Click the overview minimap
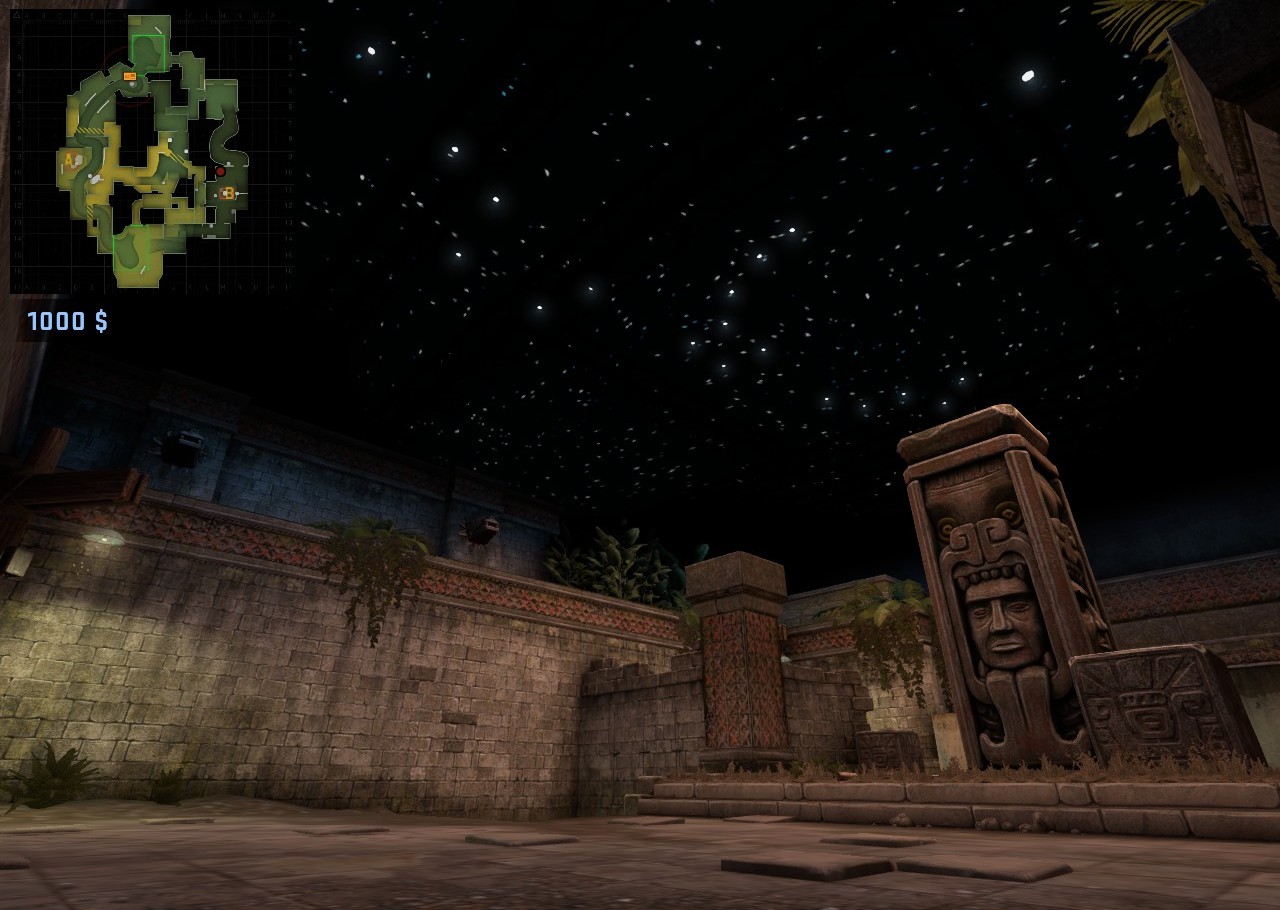1280x910 pixels. tap(152, 151)
